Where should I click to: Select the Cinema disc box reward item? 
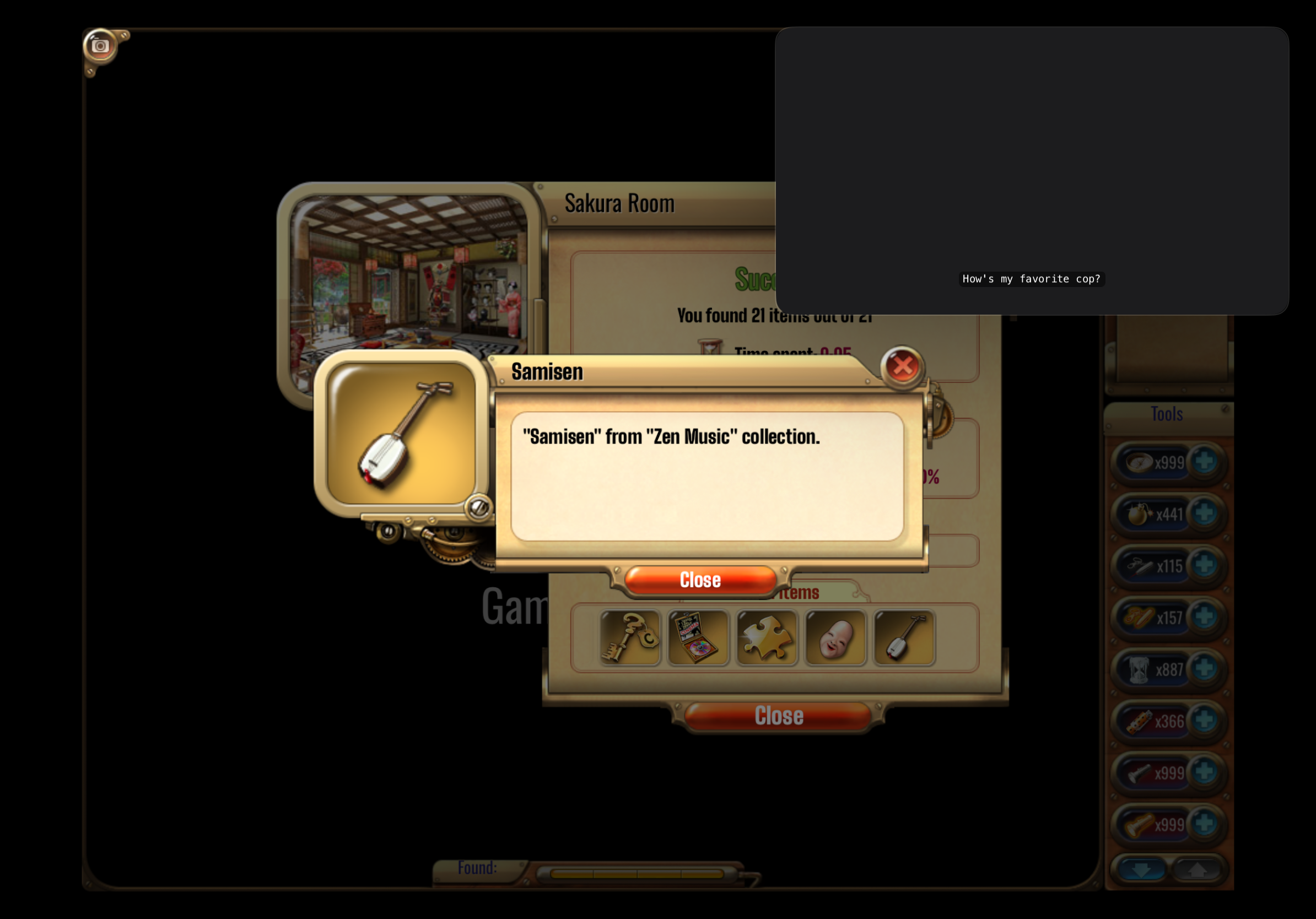(698, 637)
